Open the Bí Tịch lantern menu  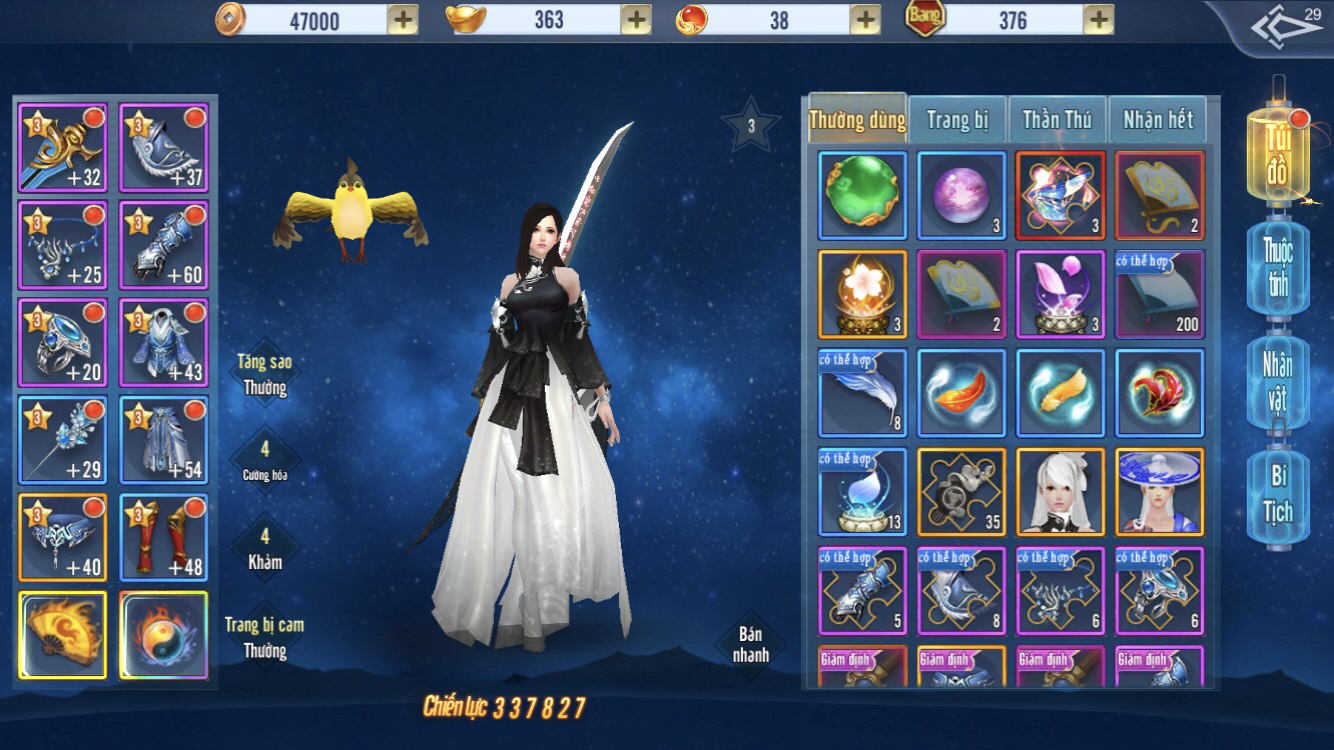tap(1277, 495)
